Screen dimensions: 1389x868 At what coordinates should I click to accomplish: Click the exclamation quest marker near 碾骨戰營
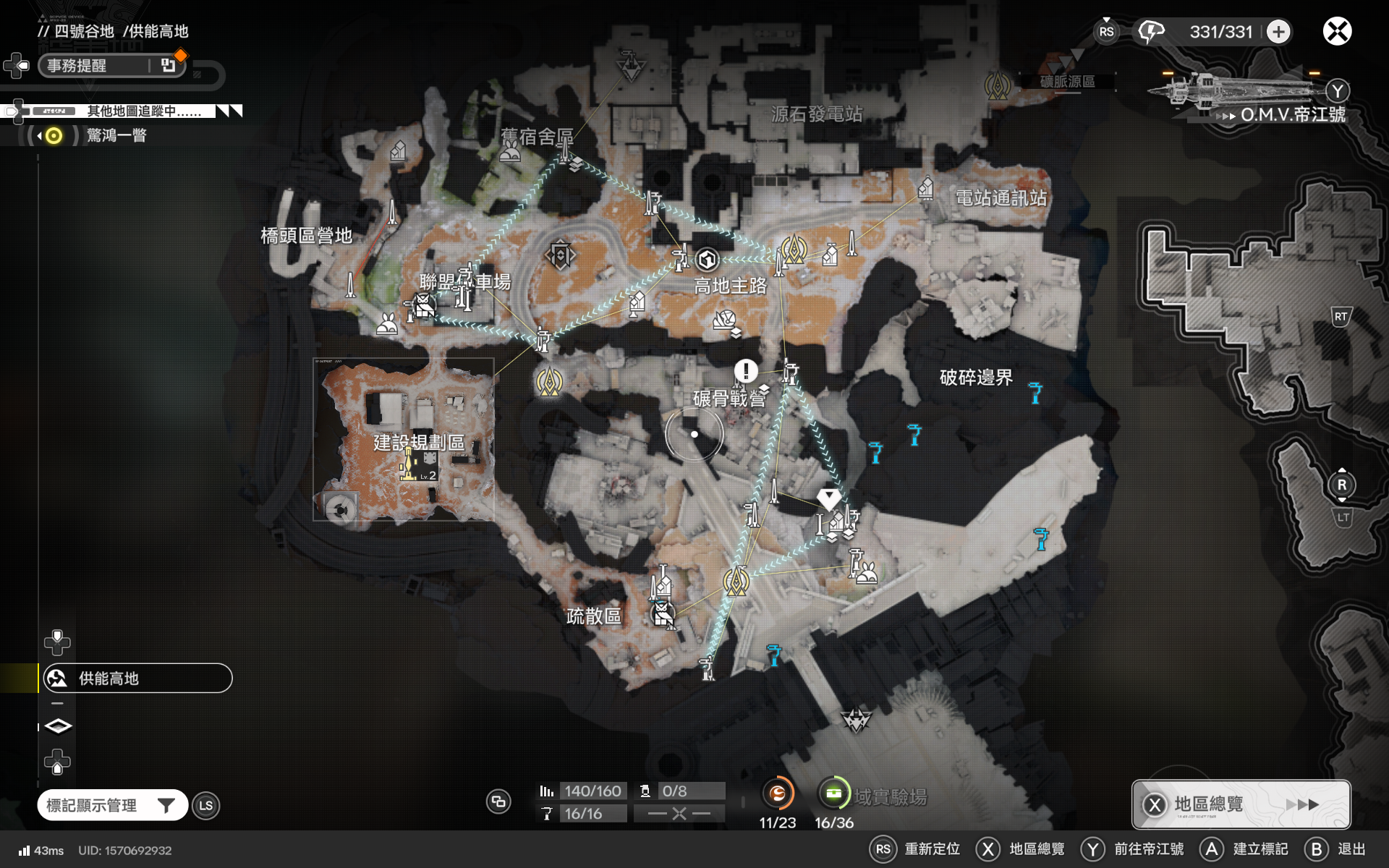746,371
